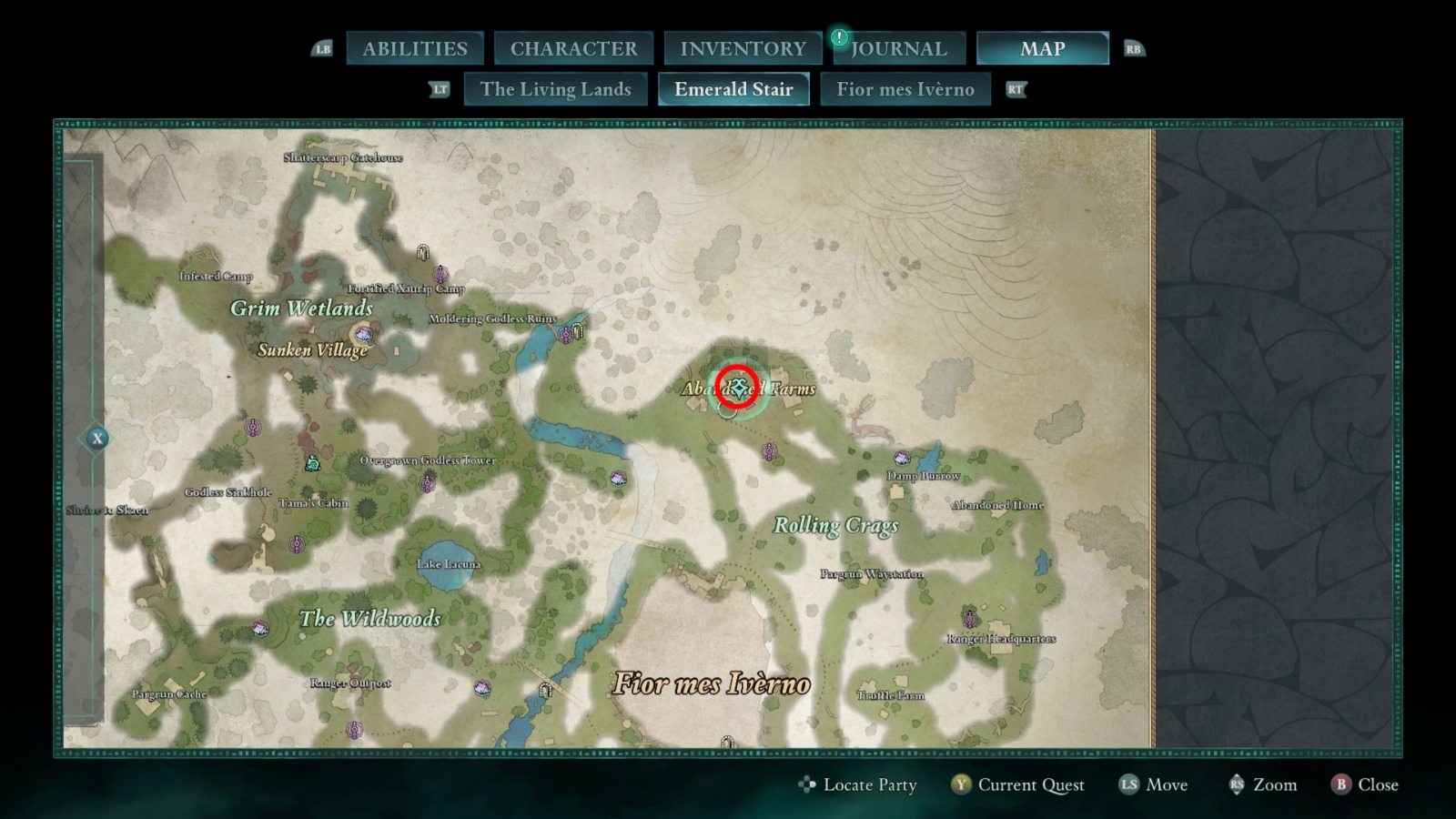Viewport: 1456px width, 819px height.
Task: Click the gate icon at Moldering Godless Ruins
Action: tap(576, 333)
